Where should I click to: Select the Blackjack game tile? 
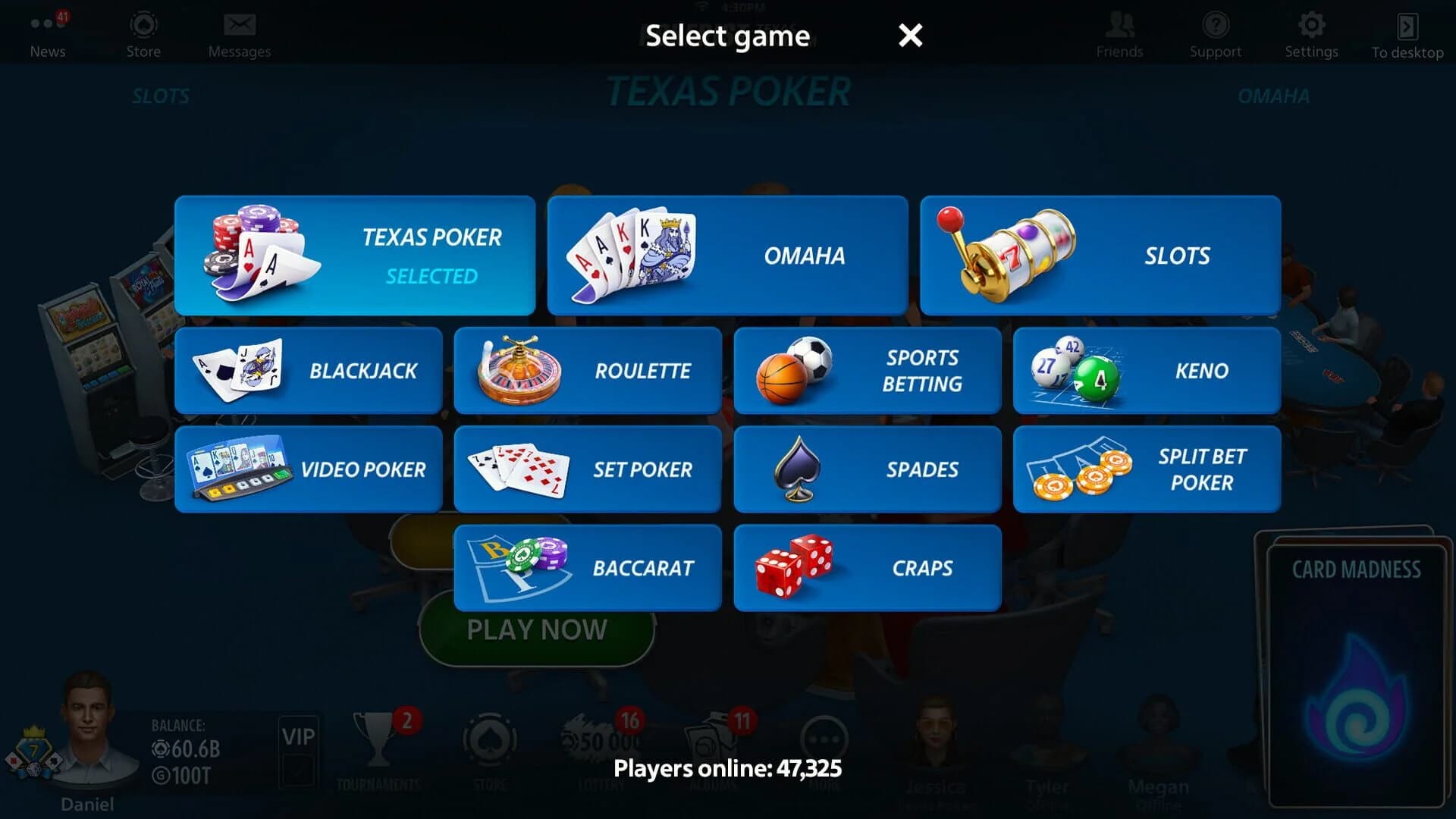click(x=307, y=371)
